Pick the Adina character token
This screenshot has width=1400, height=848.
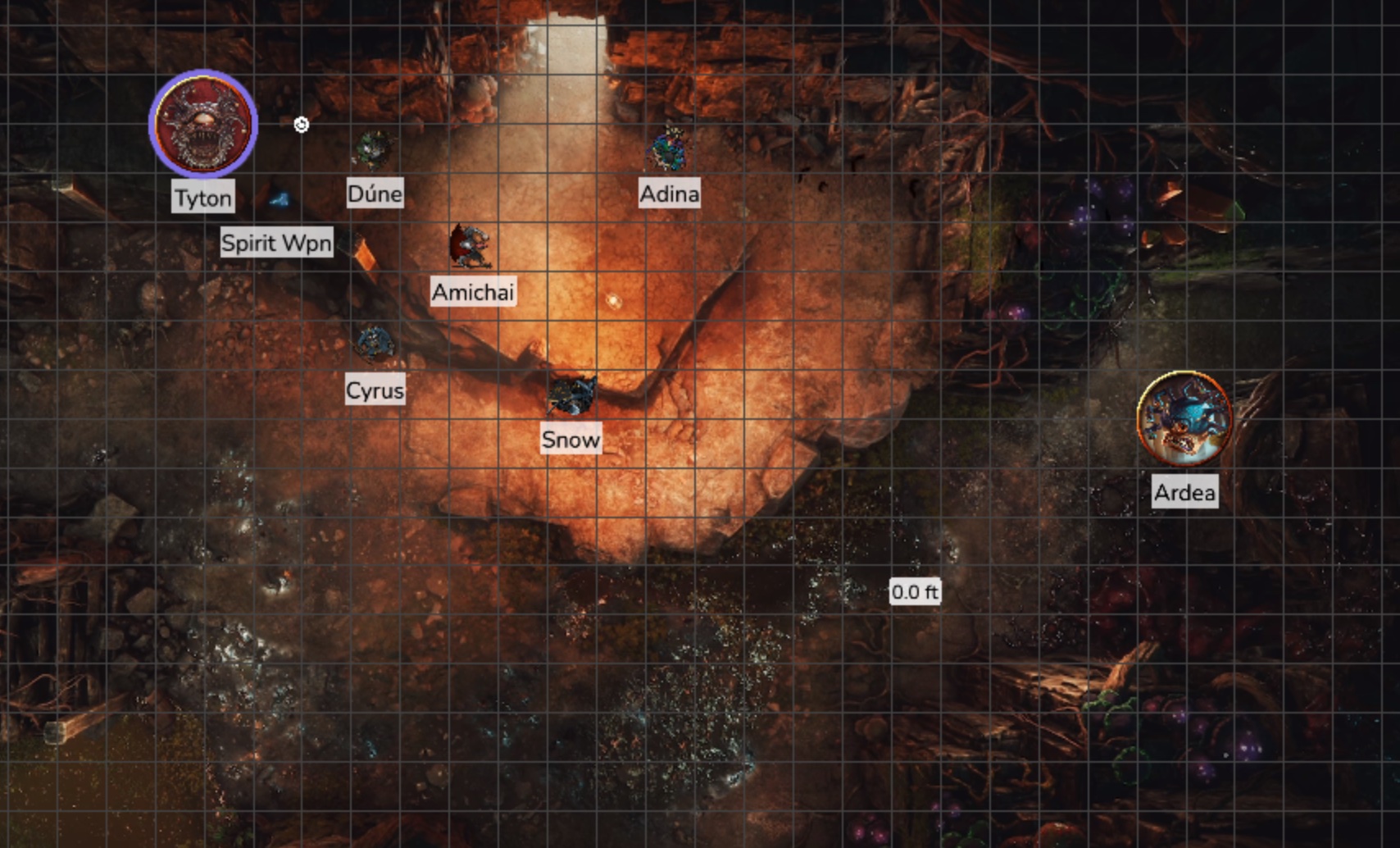click(669, 149)
